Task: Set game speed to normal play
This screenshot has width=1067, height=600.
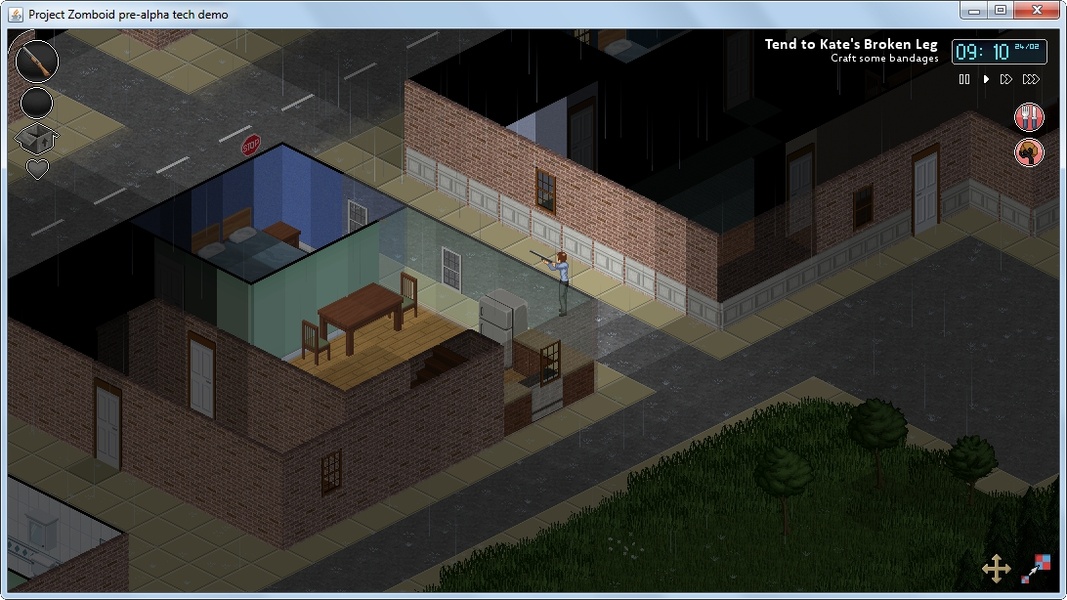Action: coord(986,79)
